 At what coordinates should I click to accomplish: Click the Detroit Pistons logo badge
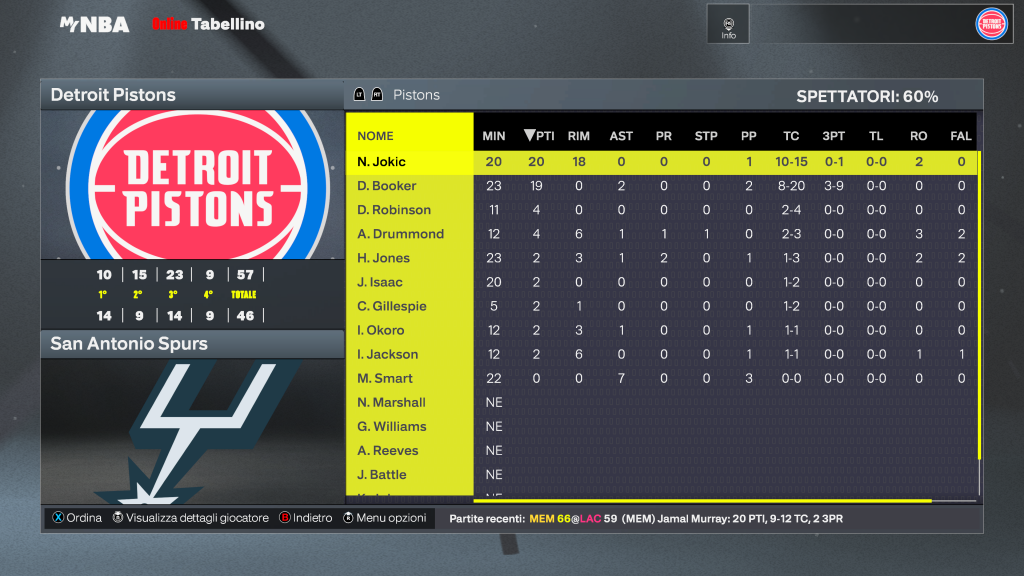pyautogui.click(x=991, y=24)
